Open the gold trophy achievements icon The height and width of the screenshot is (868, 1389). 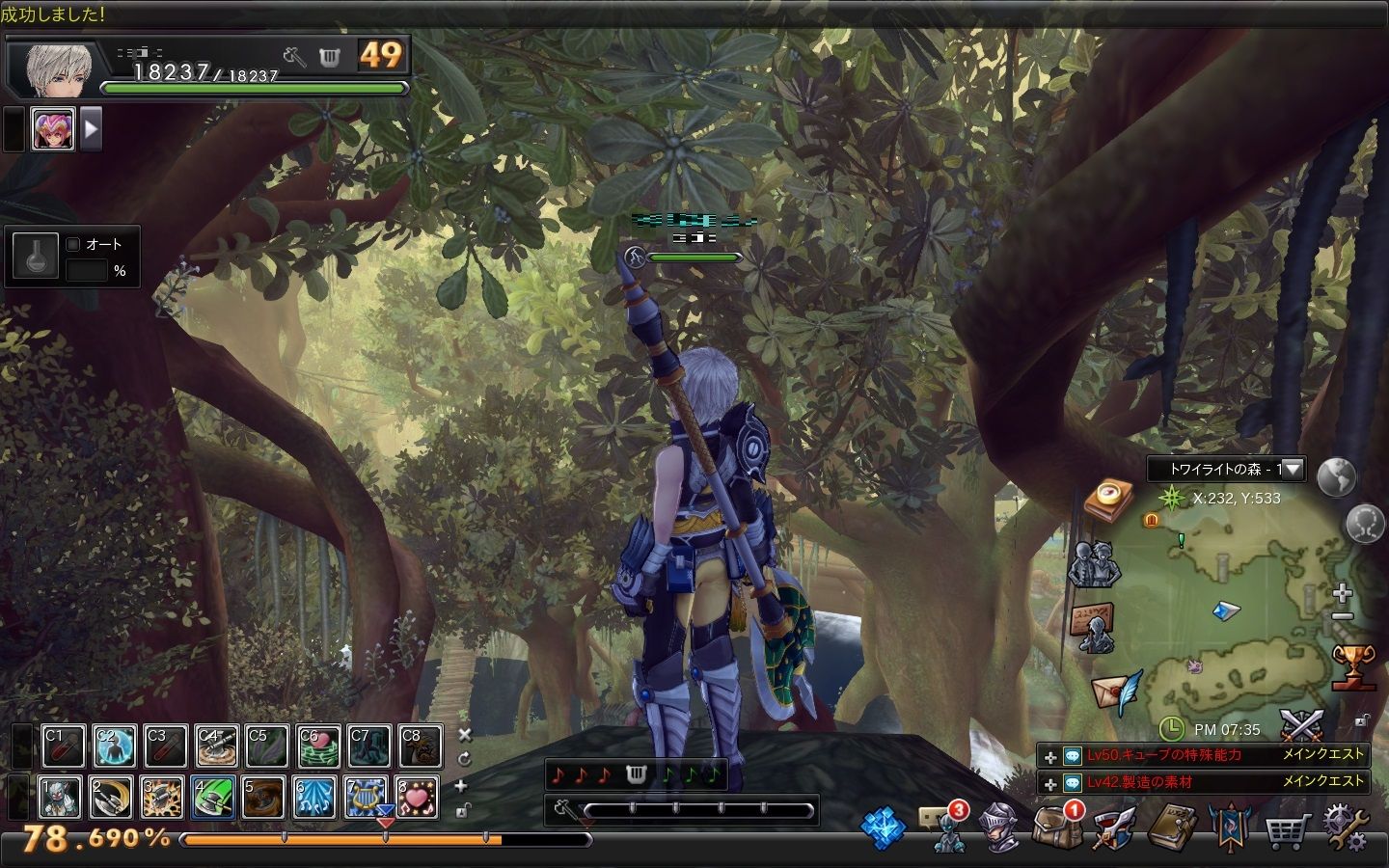coord(1352,667)
